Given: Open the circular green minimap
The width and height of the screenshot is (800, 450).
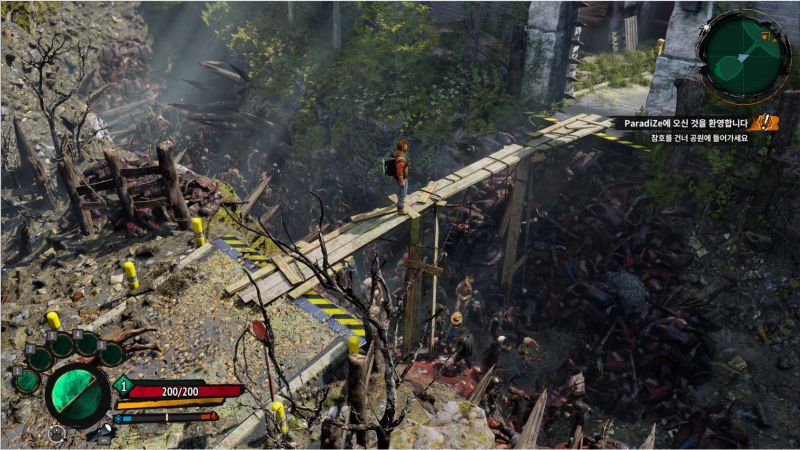Looking at the screenshot, I should click(745, 56).
